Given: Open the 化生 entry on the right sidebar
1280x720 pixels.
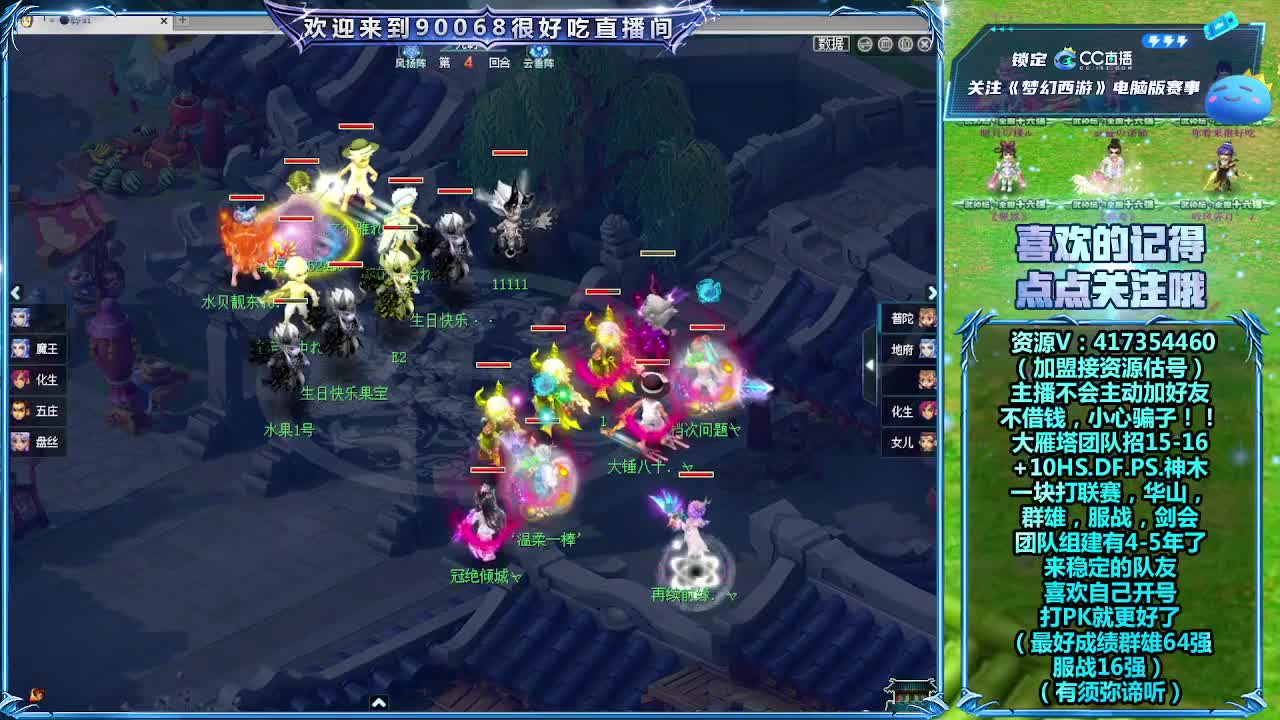Looking at the screenshot, I should coord(908,411).
